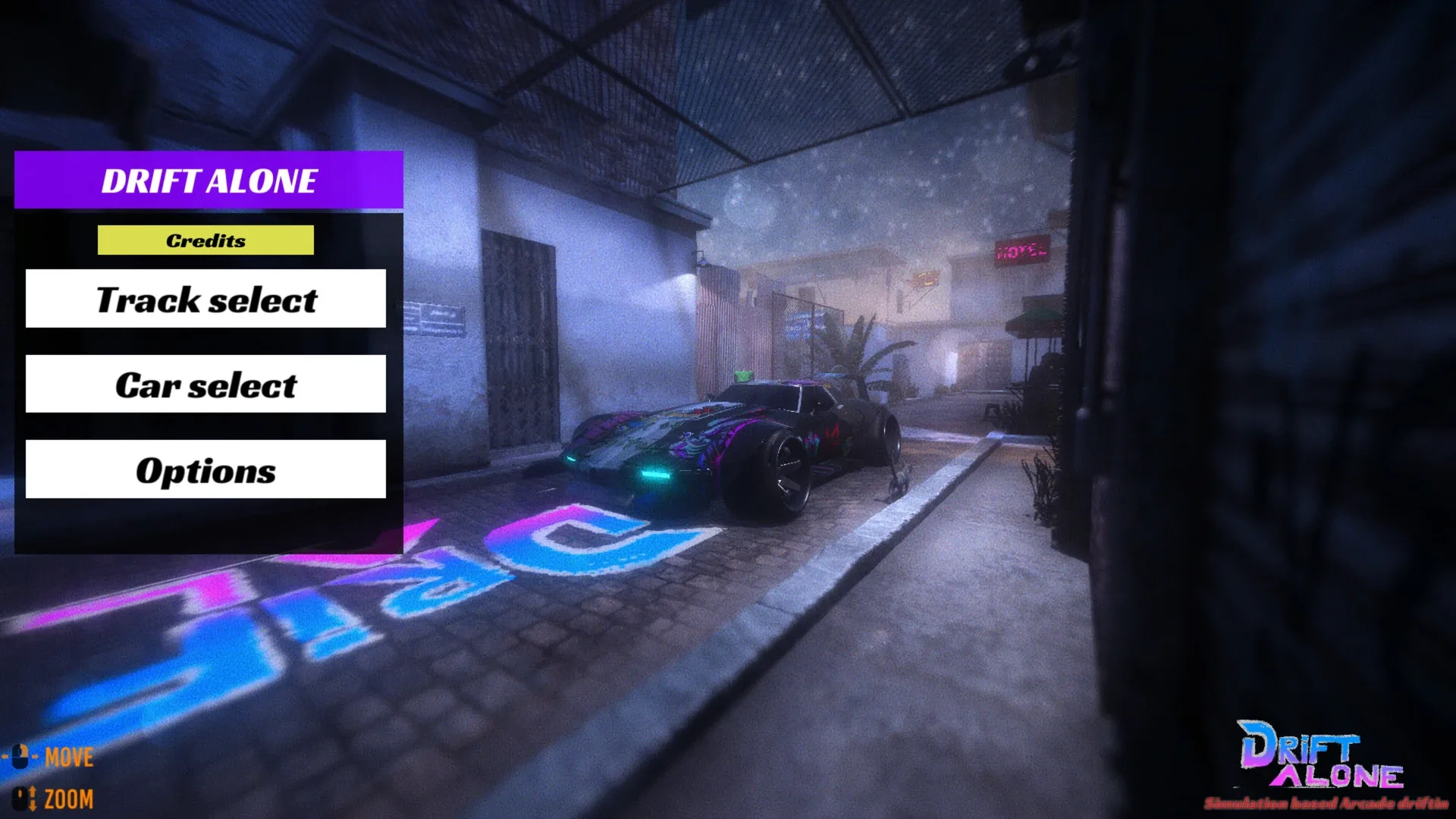Open the Track select screen
1456x819 pixels.
pyautogui.click(x=206, y=300)
